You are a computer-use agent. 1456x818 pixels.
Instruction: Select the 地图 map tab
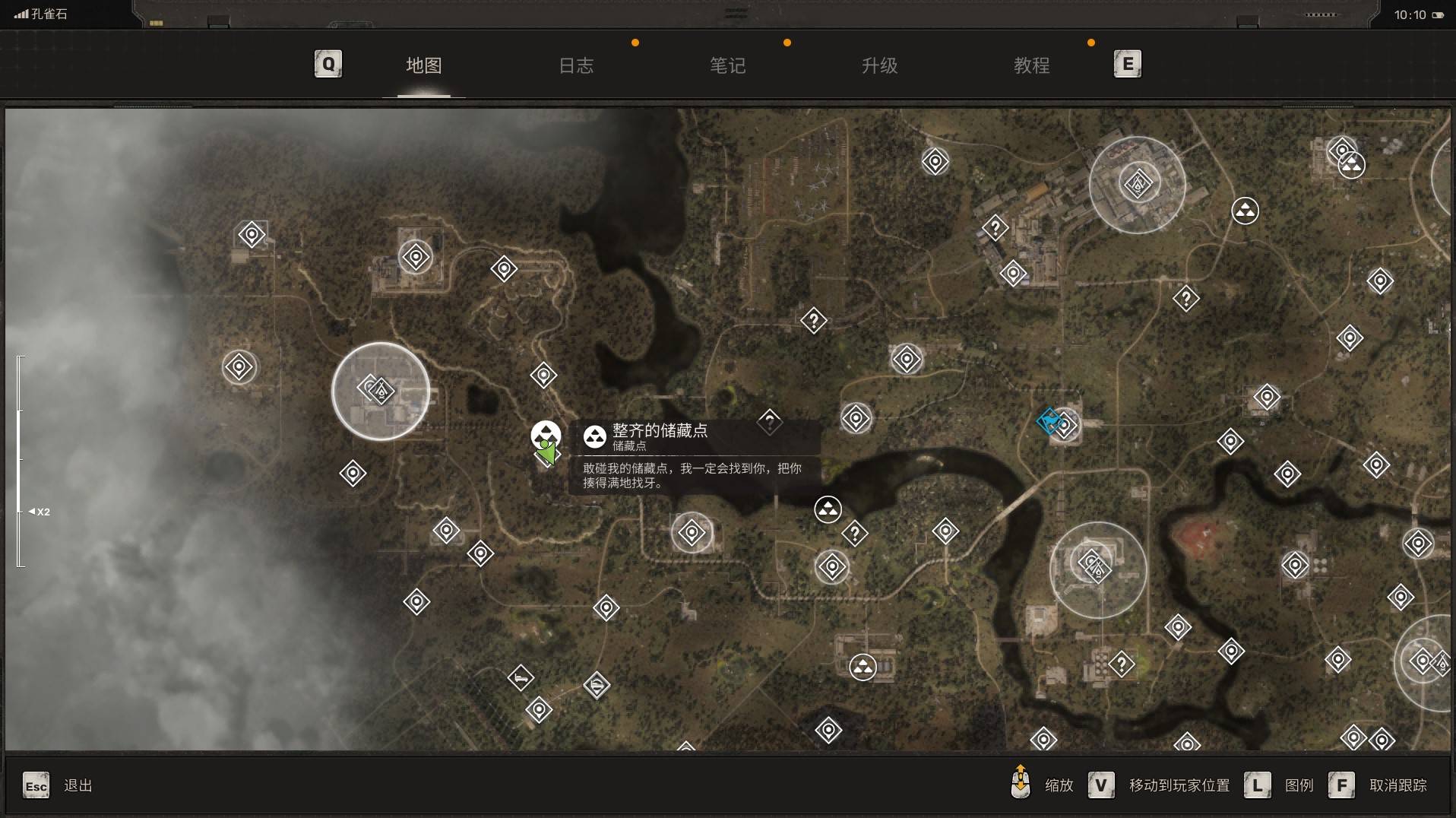coord(423,66)
